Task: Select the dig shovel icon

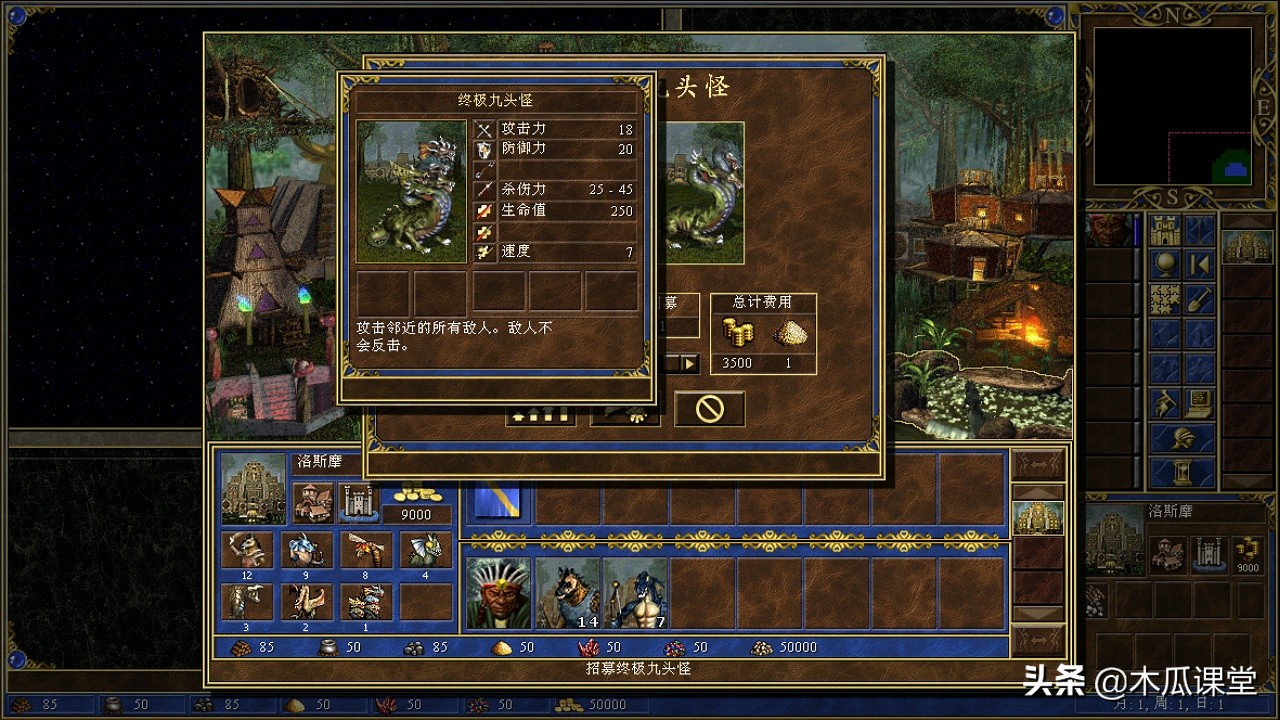Action: pyautogui.click(x=1198, y=297)
